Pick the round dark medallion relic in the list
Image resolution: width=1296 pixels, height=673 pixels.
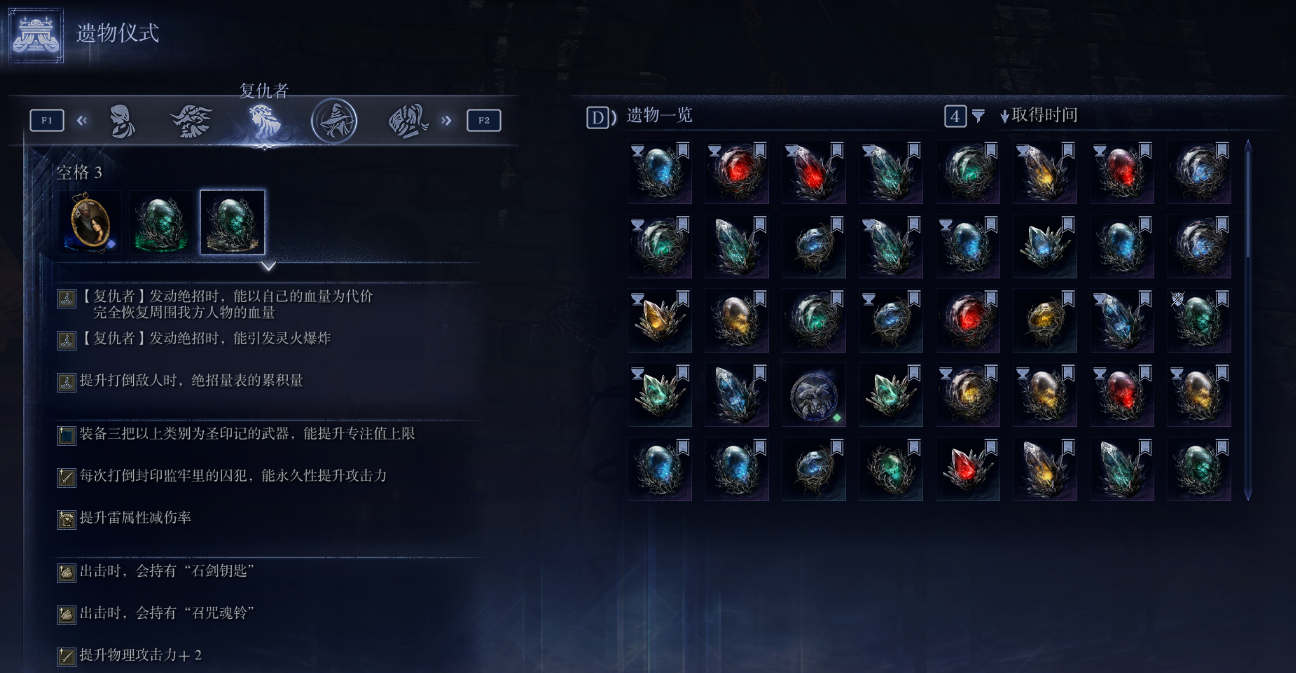[x=813, y=395]
